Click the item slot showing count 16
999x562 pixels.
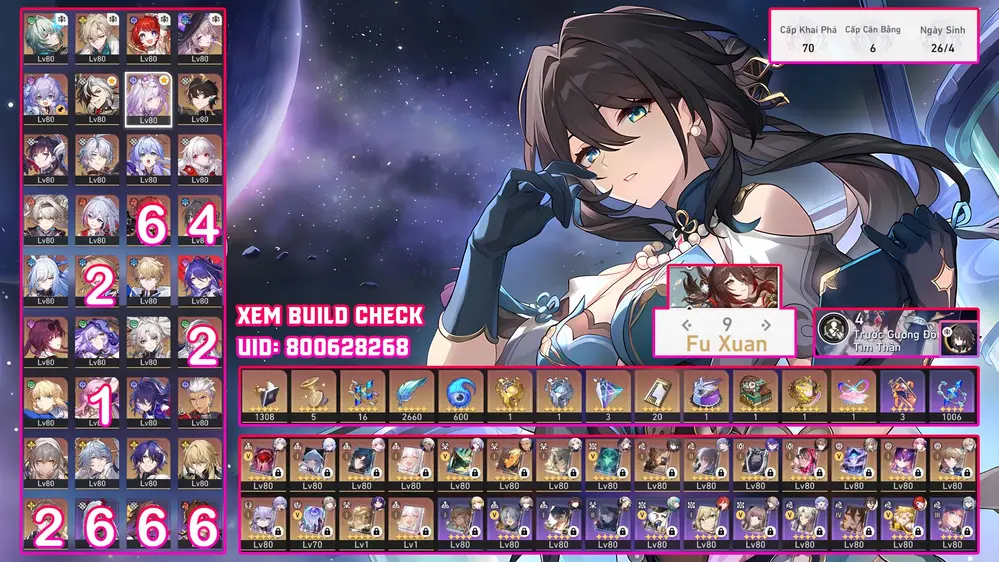pos(365,394)
